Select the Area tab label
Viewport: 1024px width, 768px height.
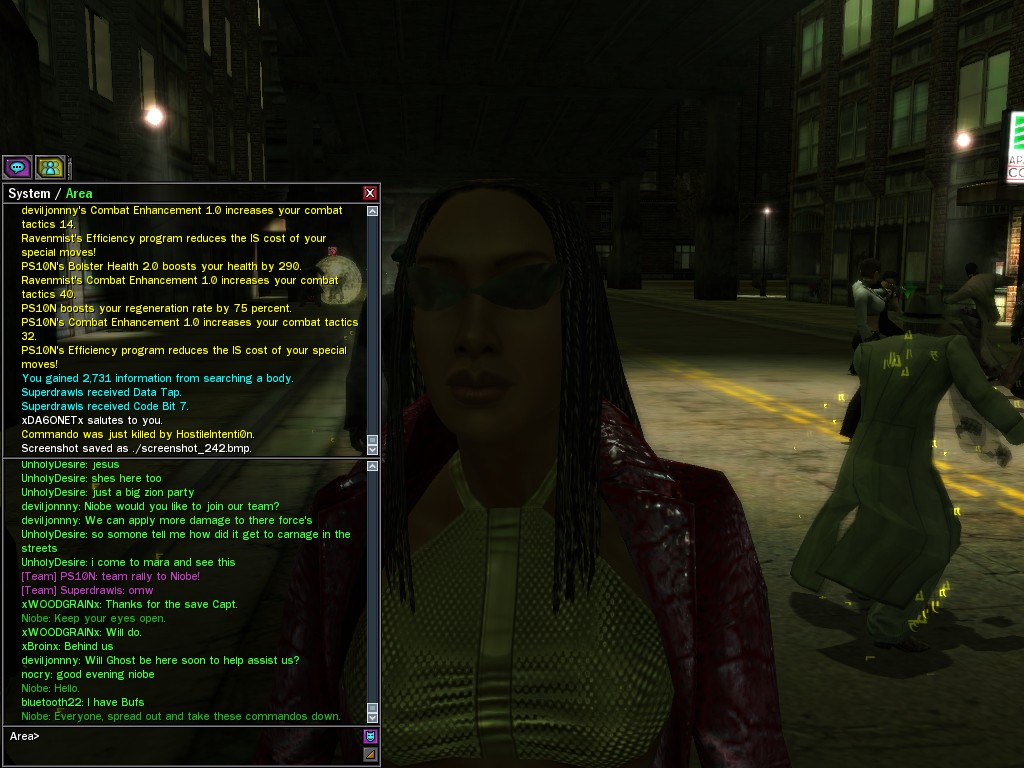[79, 193]
